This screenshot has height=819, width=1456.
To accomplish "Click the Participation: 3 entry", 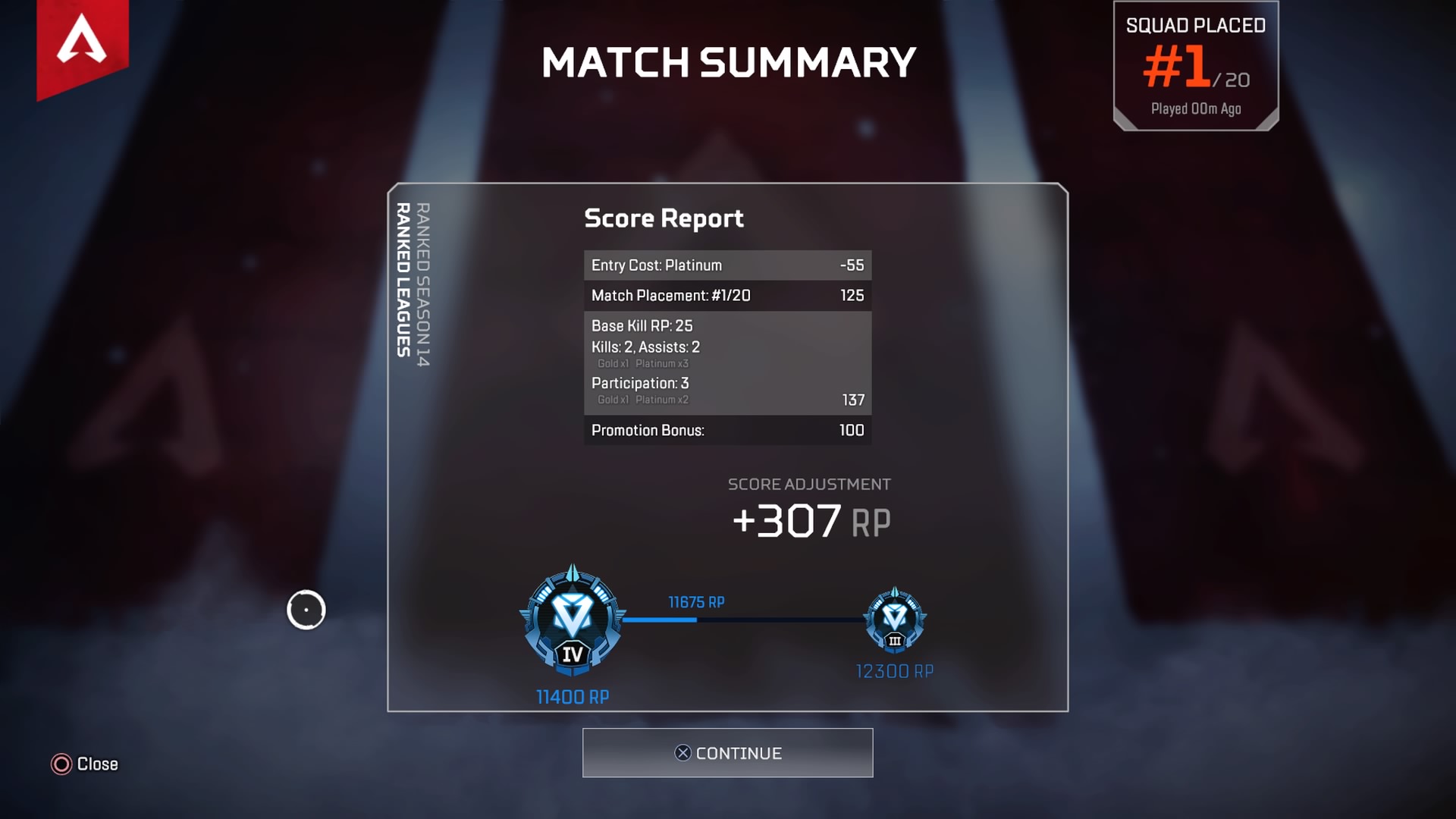I will 639,384.
